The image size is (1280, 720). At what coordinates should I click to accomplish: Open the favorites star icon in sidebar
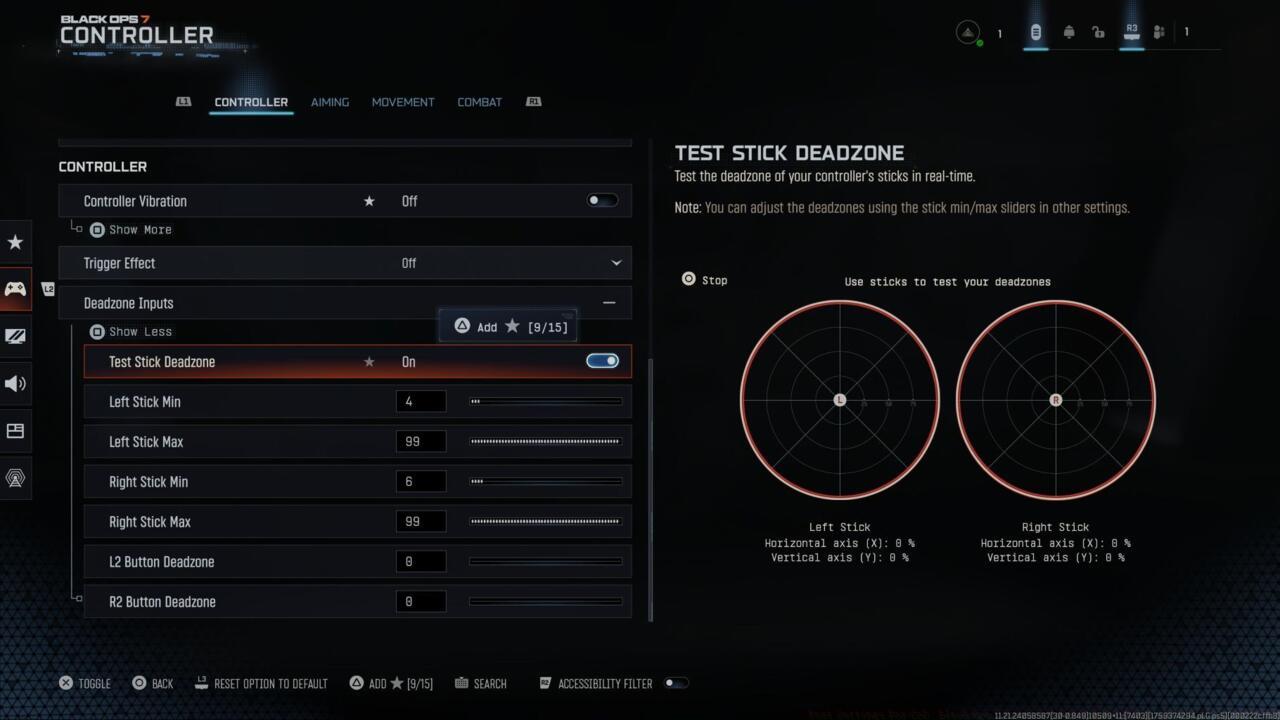pos(15,242)
